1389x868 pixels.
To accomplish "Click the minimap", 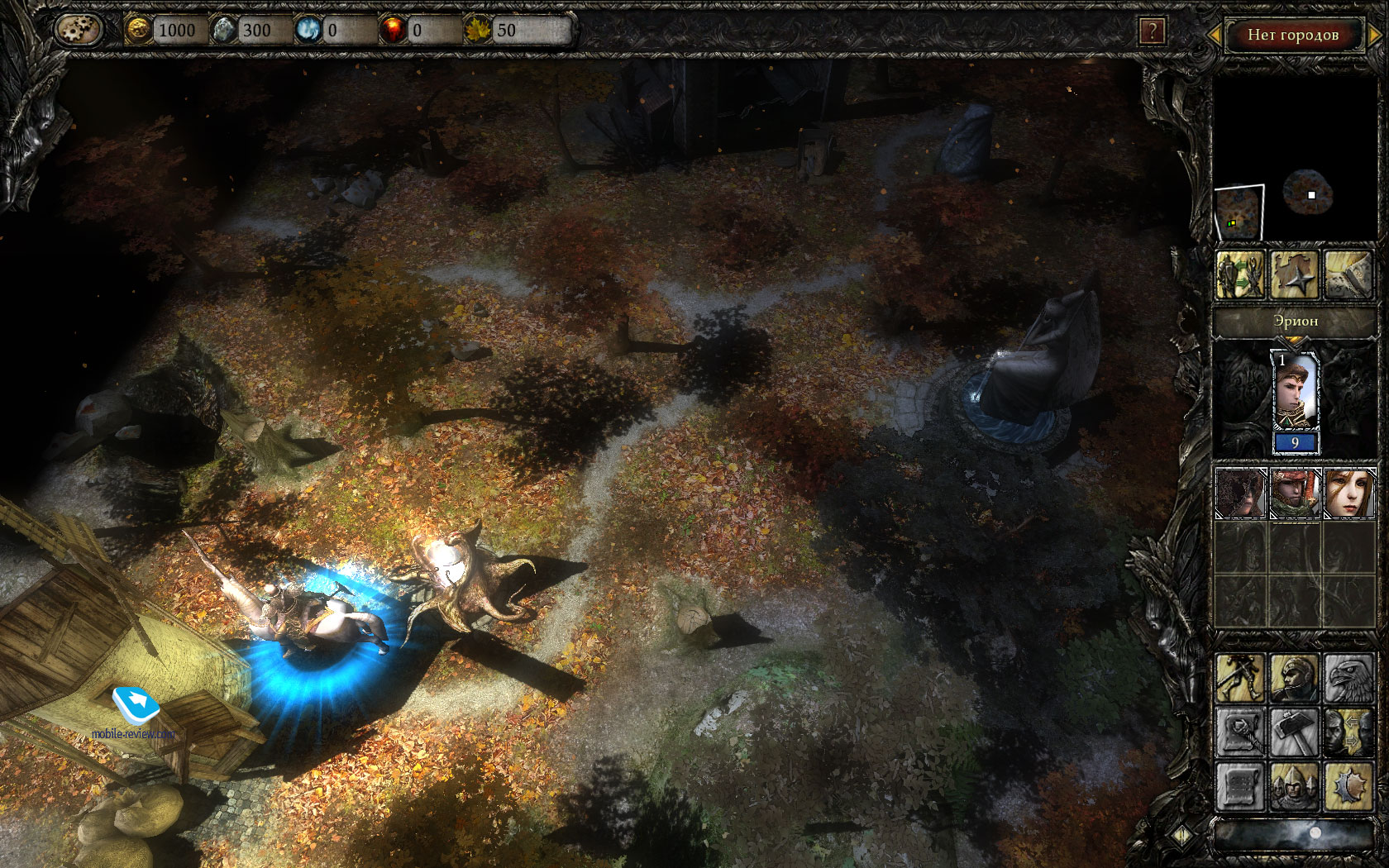I will [1239, 212].
